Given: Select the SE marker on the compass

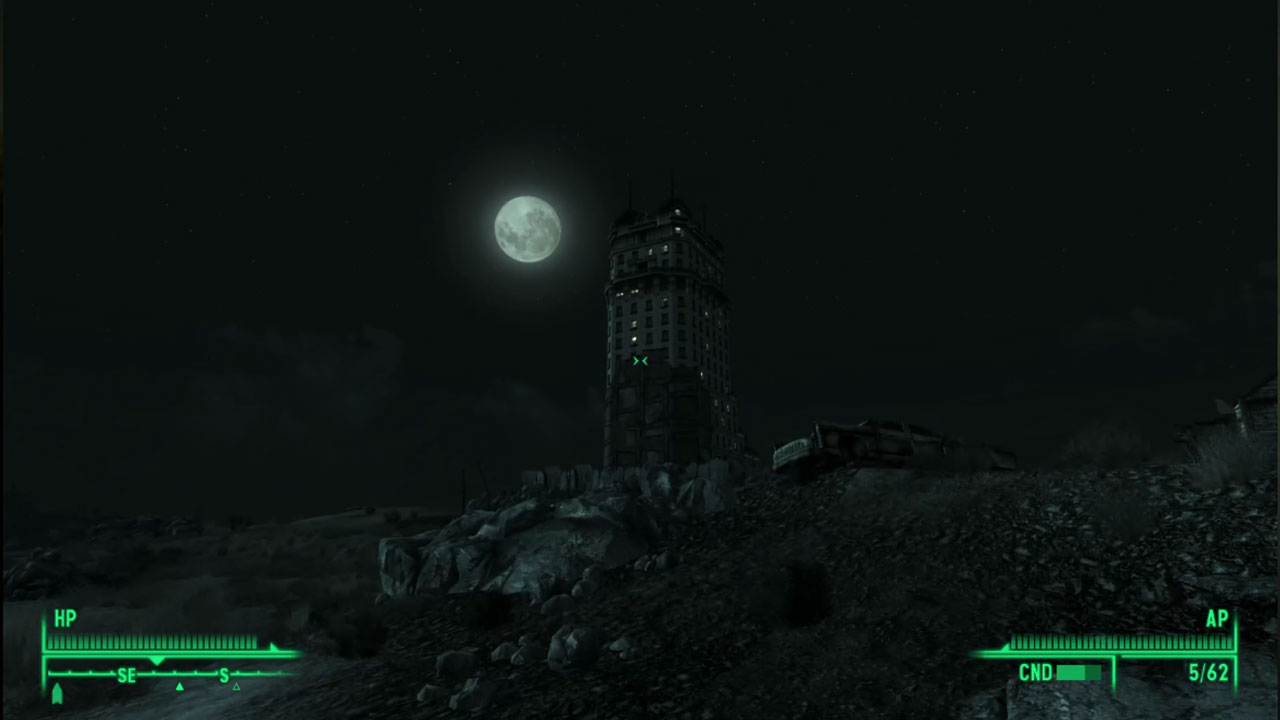Looking at the screenshot, I should pyautogui.click(x=128, y=674).
